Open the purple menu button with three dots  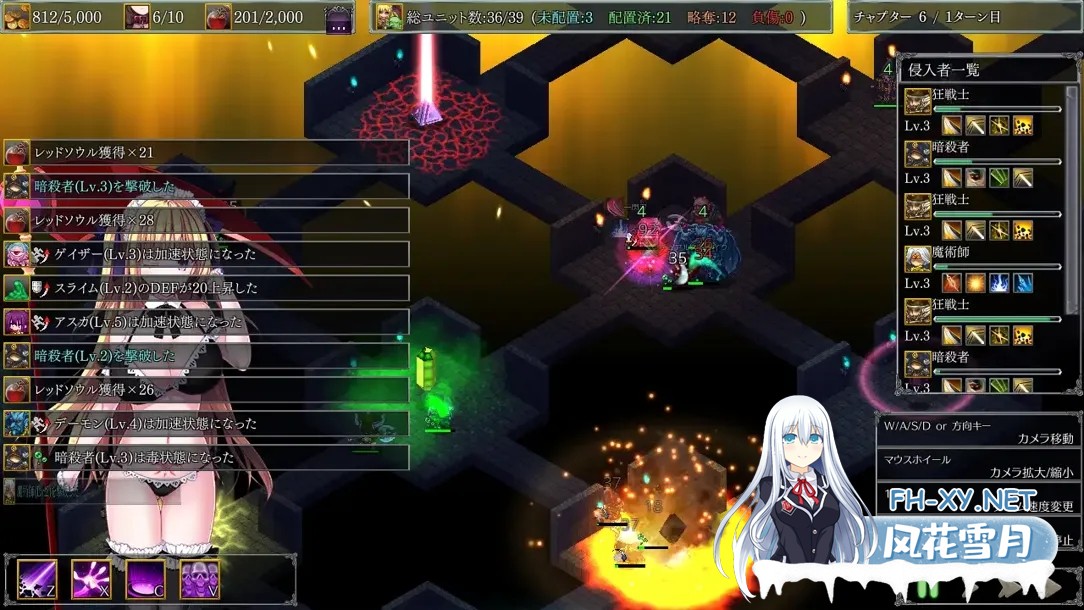339,18
